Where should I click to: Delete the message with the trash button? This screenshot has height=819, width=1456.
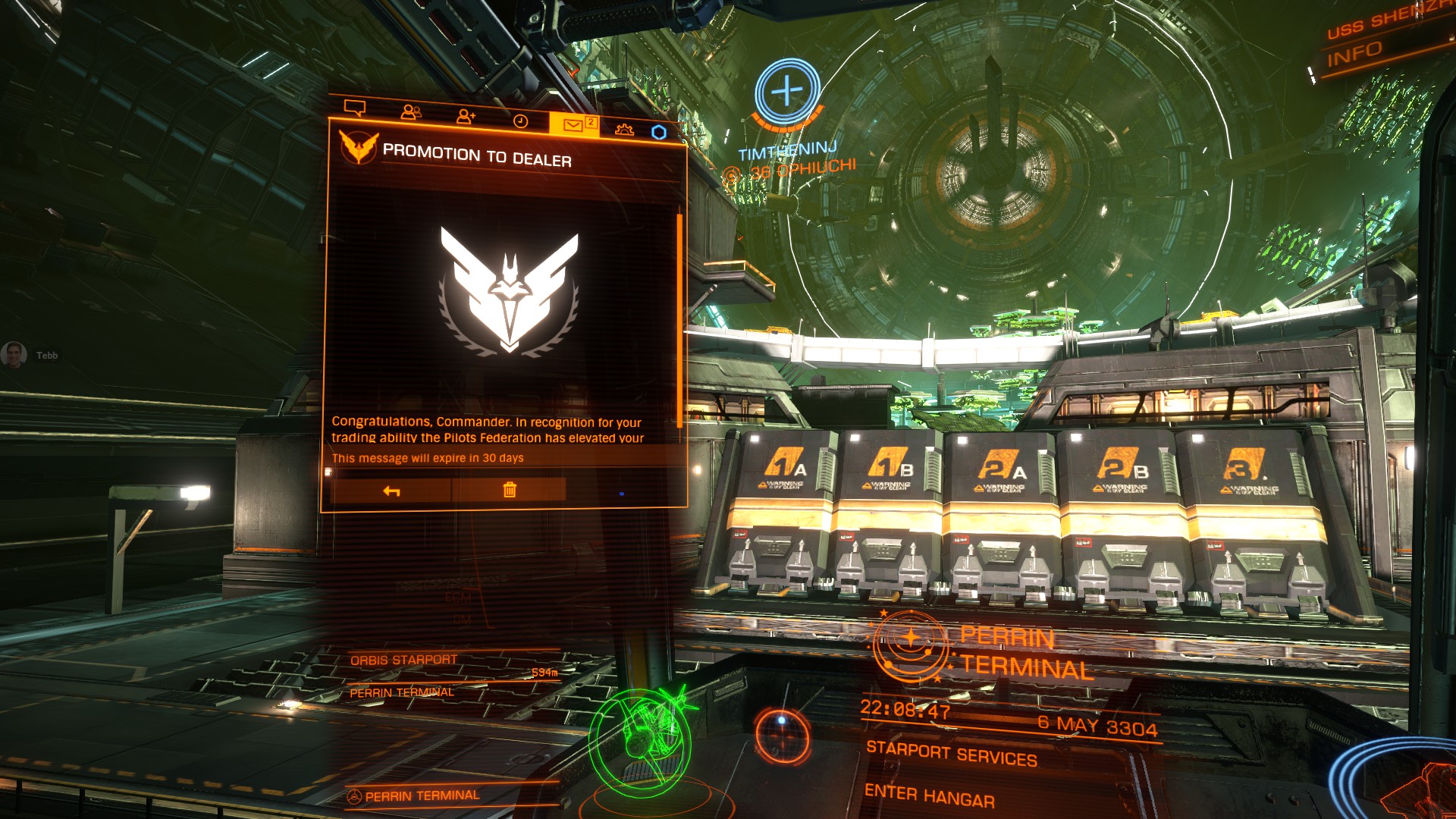[510, 490]
